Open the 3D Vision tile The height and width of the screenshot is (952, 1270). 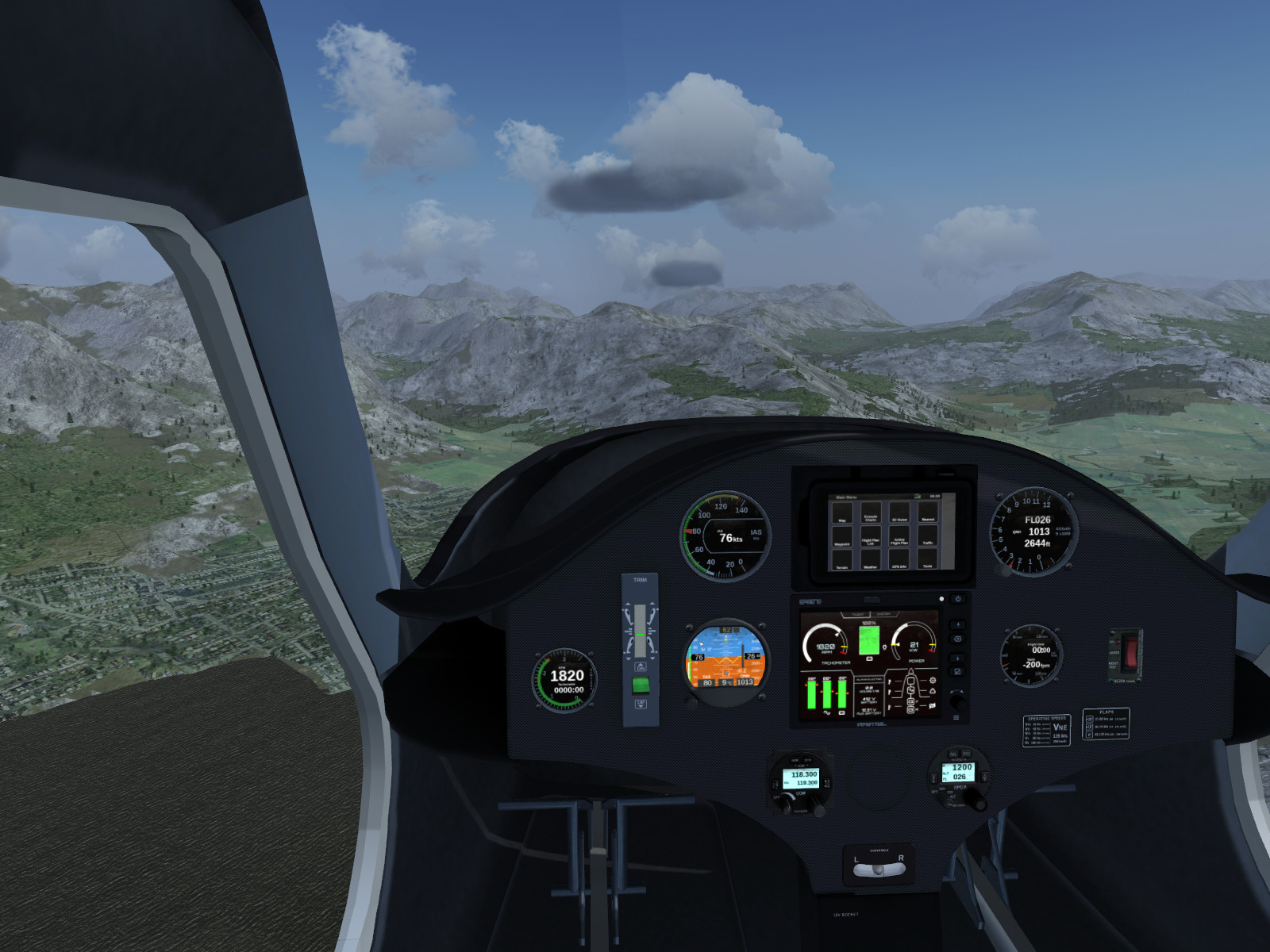click(x=899, y=513)
